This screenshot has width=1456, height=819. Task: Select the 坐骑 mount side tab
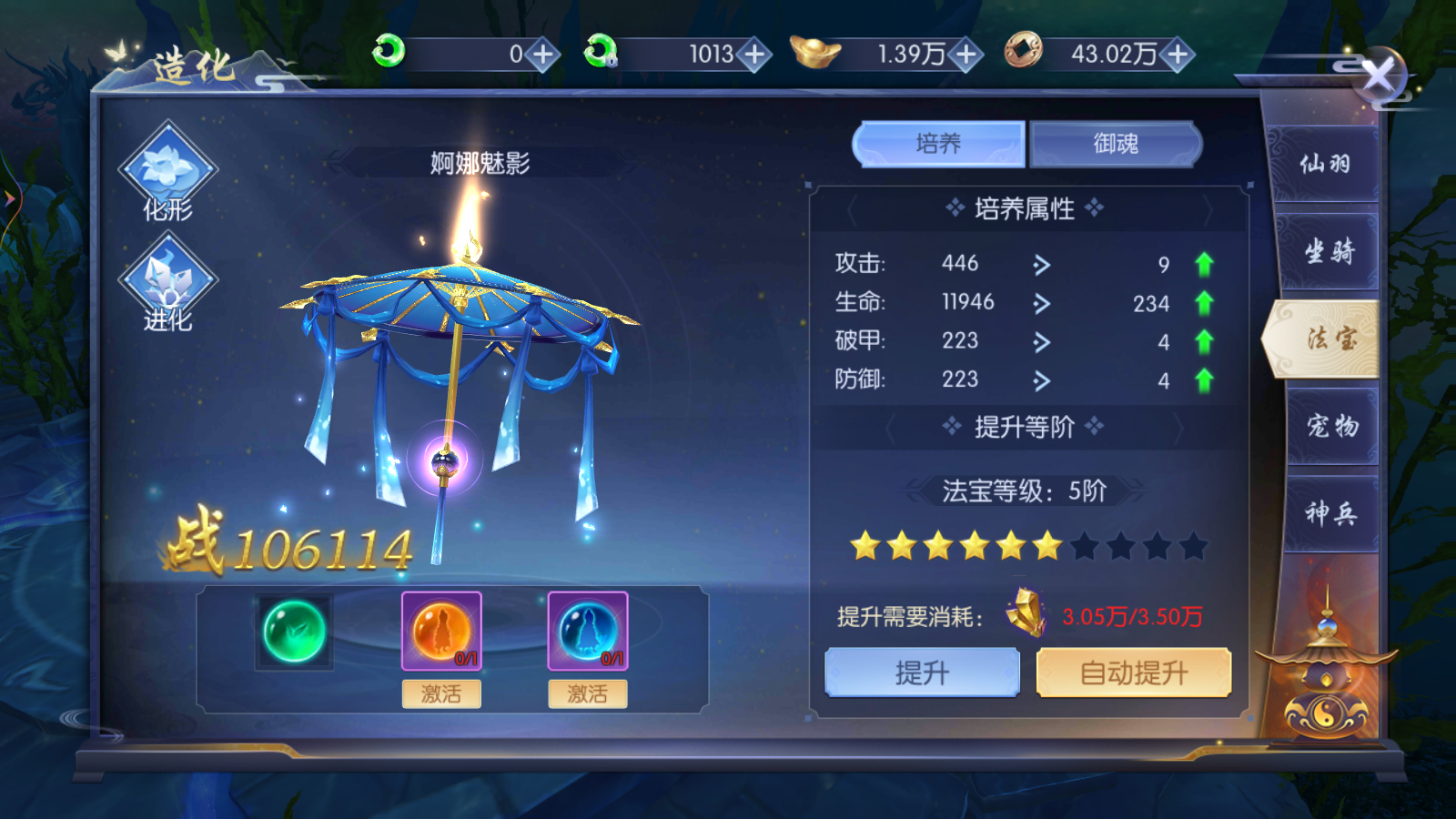[x=1329, y=251]
